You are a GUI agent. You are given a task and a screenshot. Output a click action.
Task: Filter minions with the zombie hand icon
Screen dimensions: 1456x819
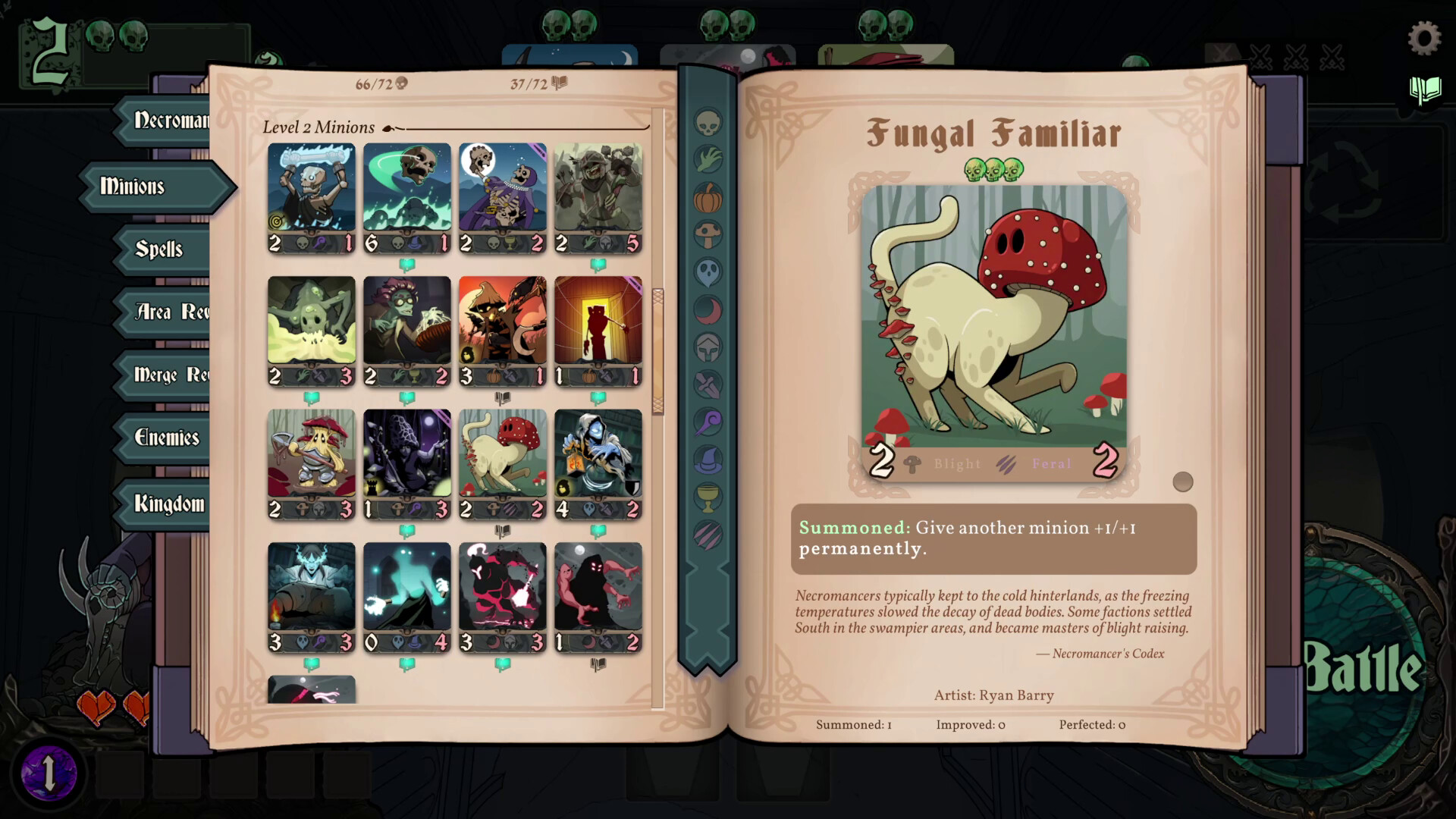[709, 158]
